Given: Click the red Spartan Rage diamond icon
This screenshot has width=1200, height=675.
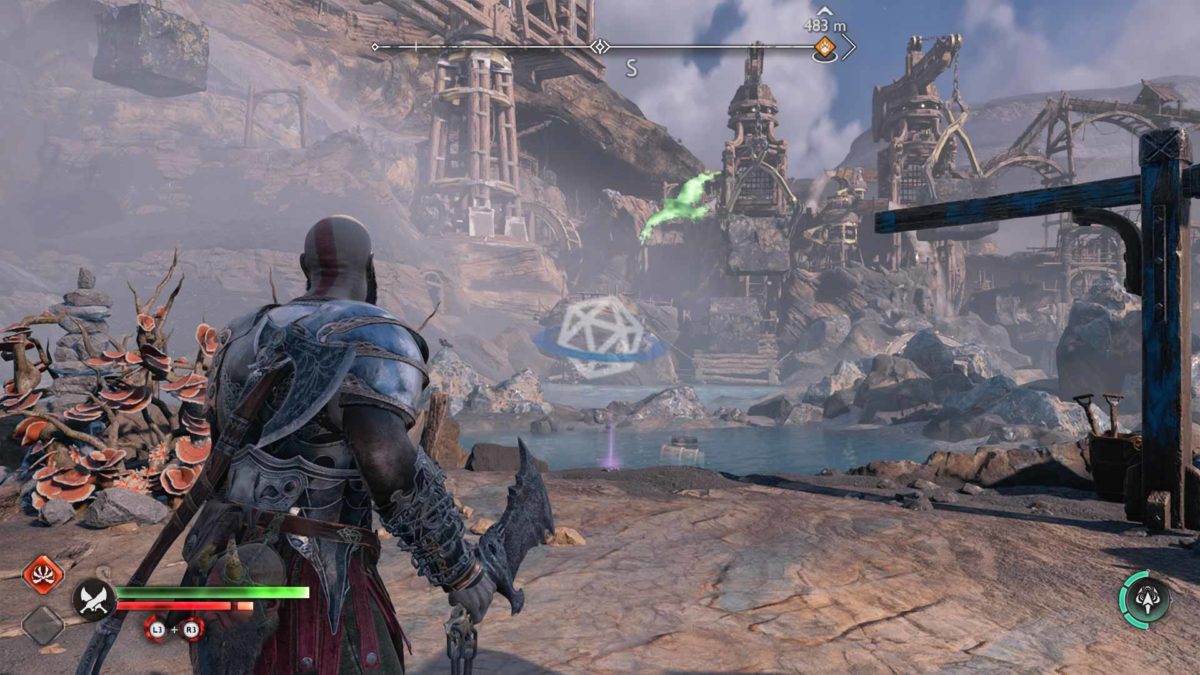Looking at the screenshot, I should 43,574.
